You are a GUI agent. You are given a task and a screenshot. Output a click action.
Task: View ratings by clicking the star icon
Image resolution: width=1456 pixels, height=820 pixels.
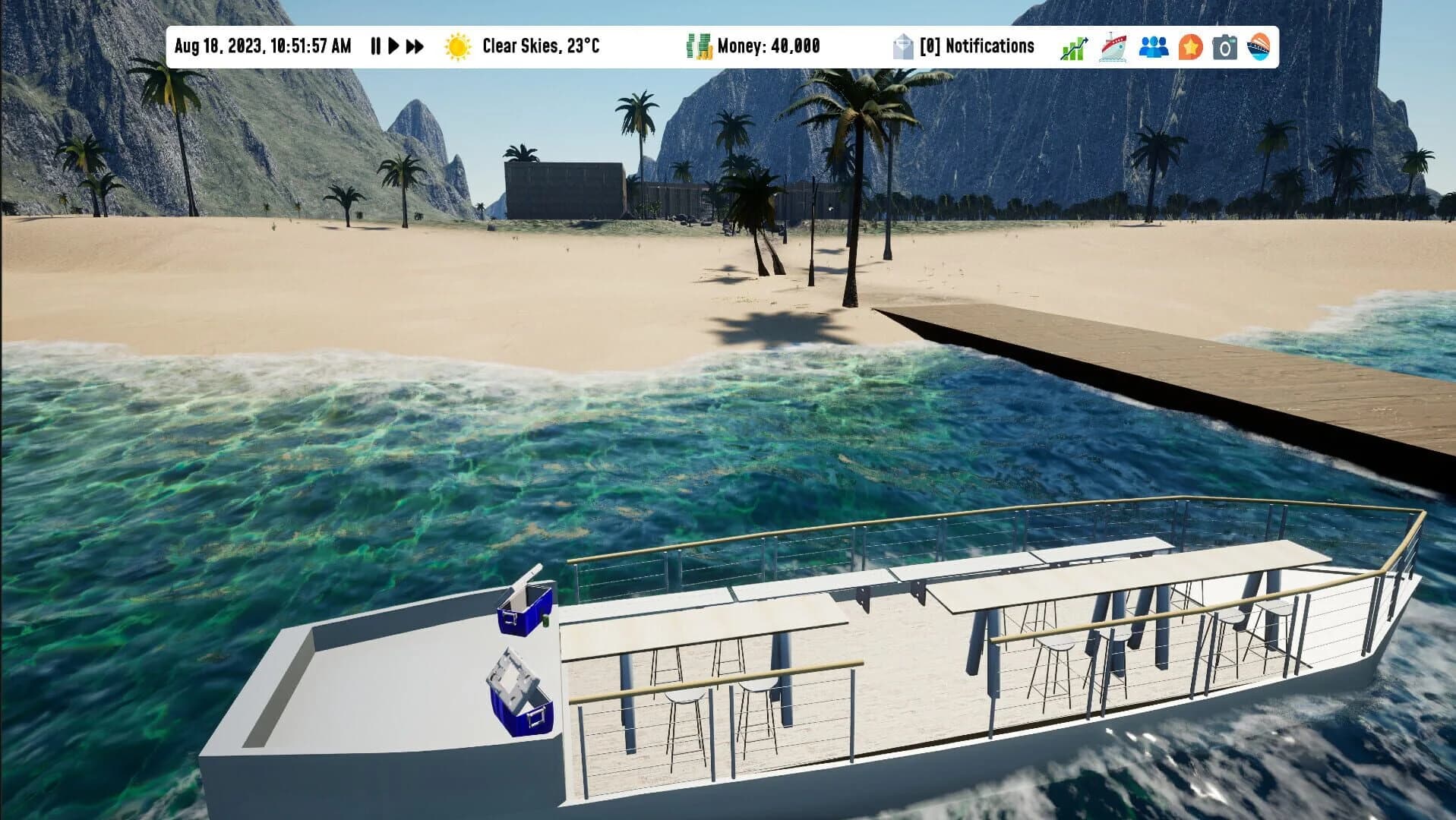[x=1192, y=46]
